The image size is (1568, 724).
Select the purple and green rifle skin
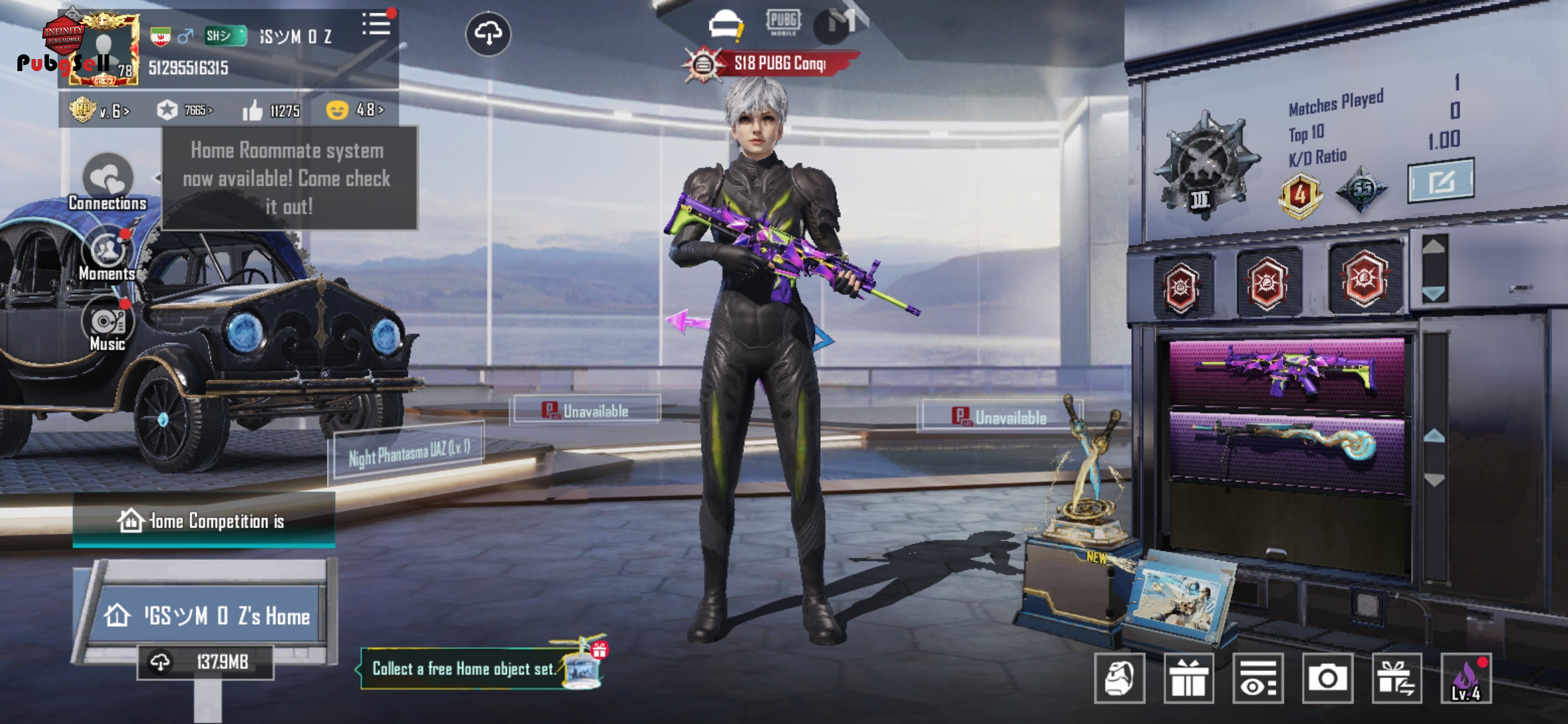click(1287, 373)
